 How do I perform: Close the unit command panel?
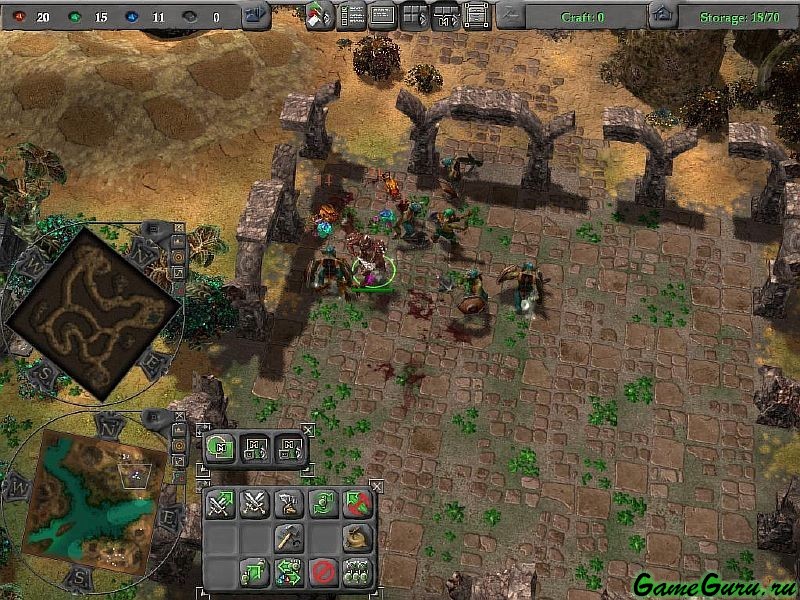tap(377, 487)
